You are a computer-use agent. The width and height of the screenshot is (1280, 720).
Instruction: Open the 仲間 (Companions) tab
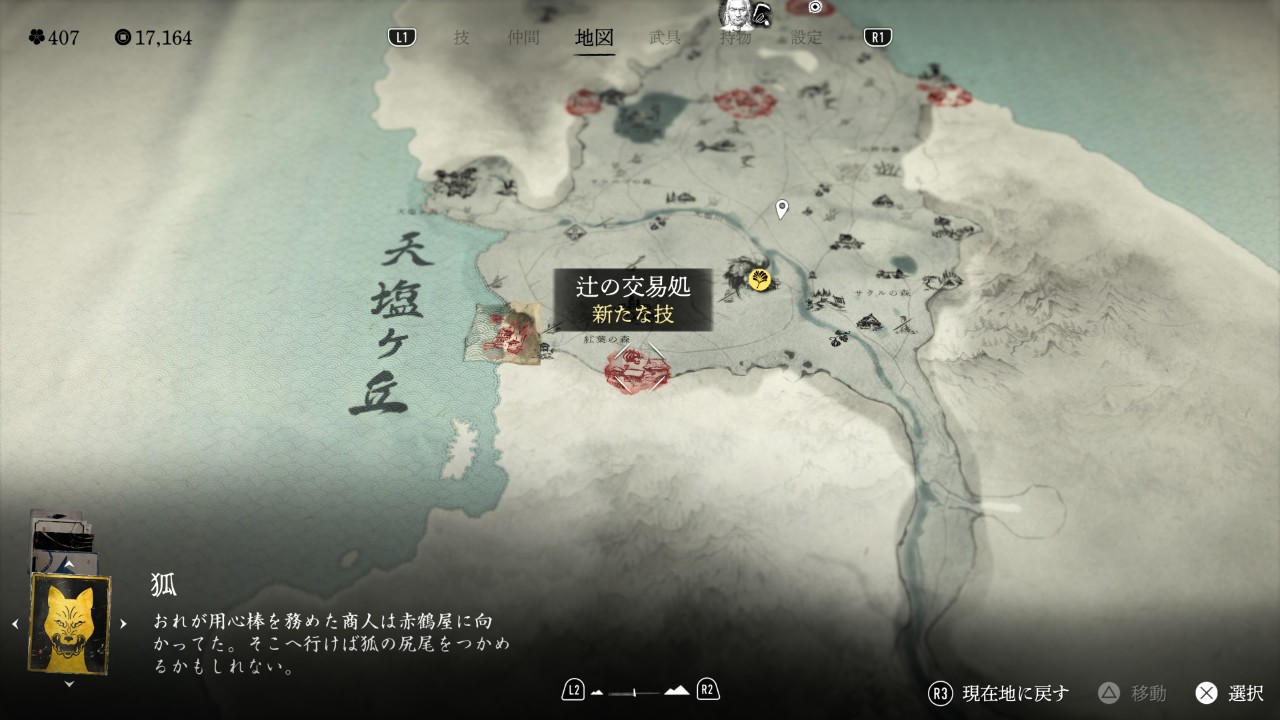pyautogui.click(x=523, y=38)
